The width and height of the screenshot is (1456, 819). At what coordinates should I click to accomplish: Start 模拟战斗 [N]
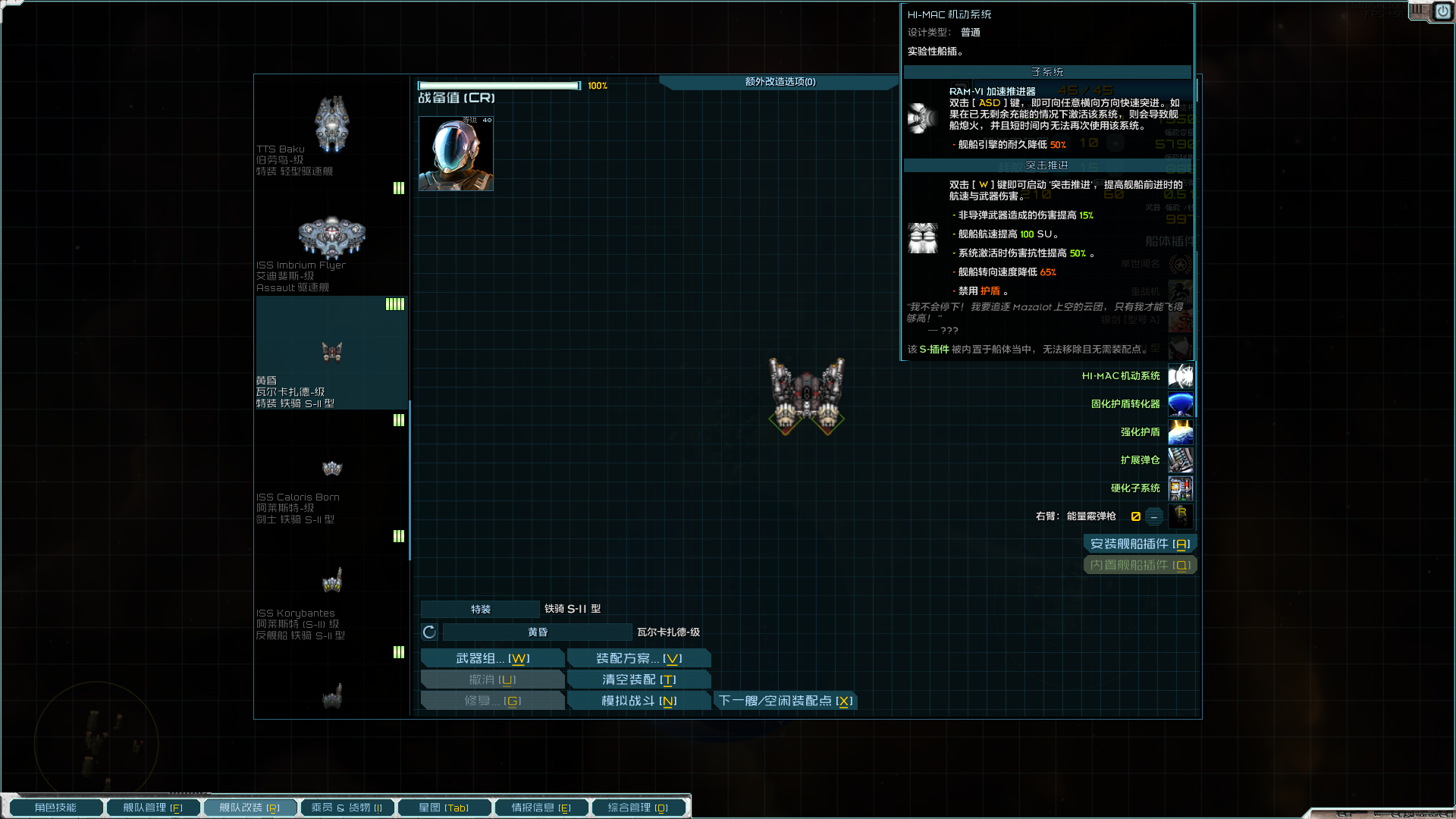pos(639,700)
